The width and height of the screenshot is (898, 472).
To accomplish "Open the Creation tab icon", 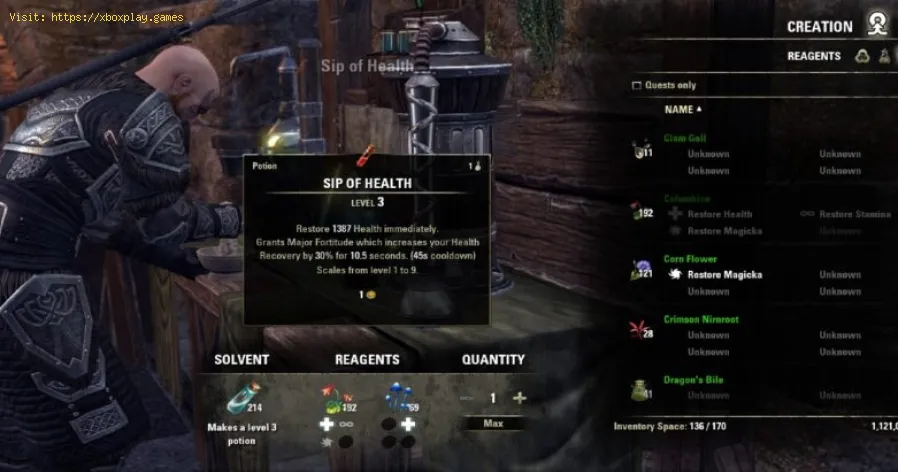I will pyautogui.click(x=877, y=26).
